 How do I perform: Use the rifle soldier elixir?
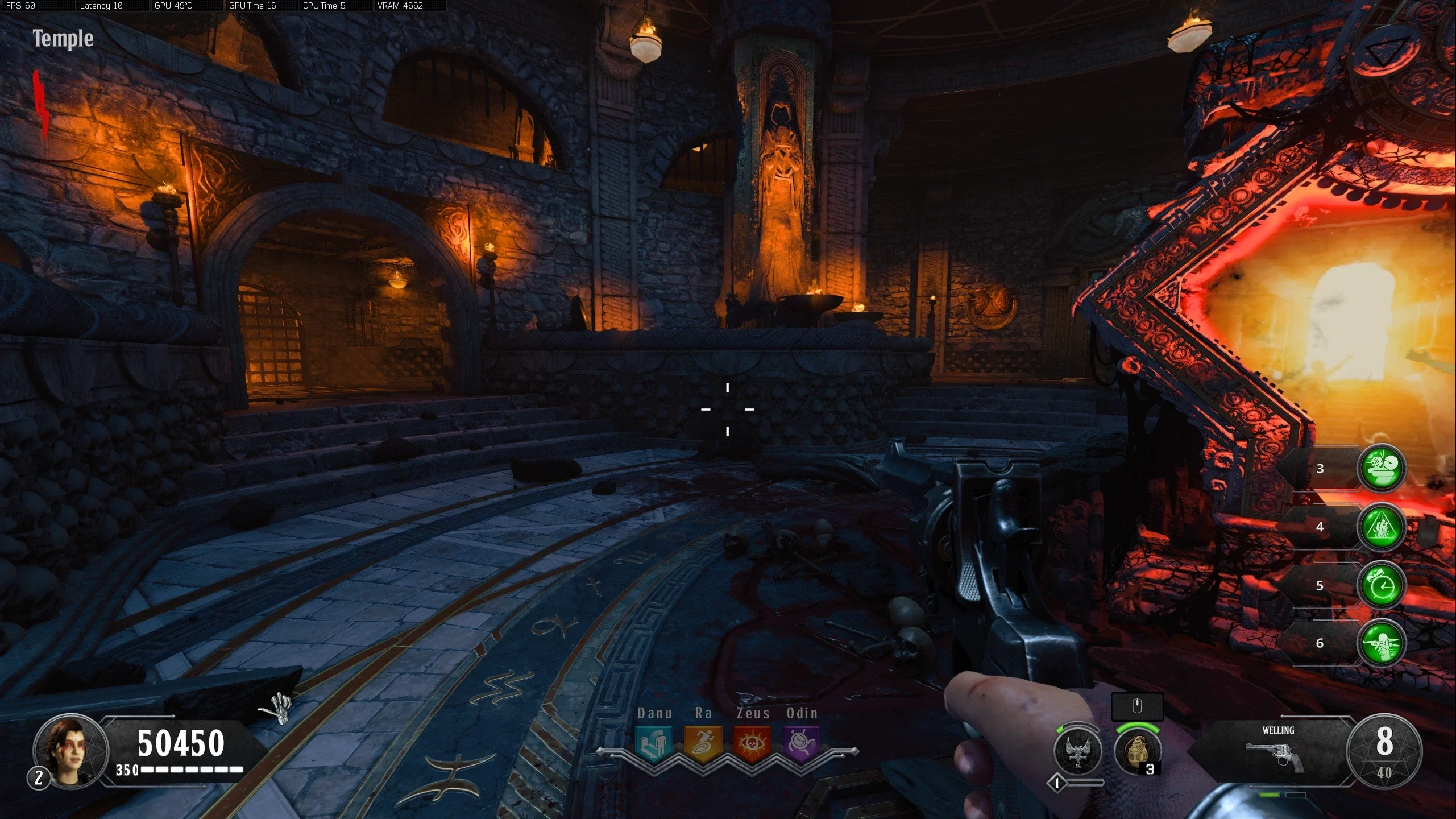click(x=1382, y=643)
